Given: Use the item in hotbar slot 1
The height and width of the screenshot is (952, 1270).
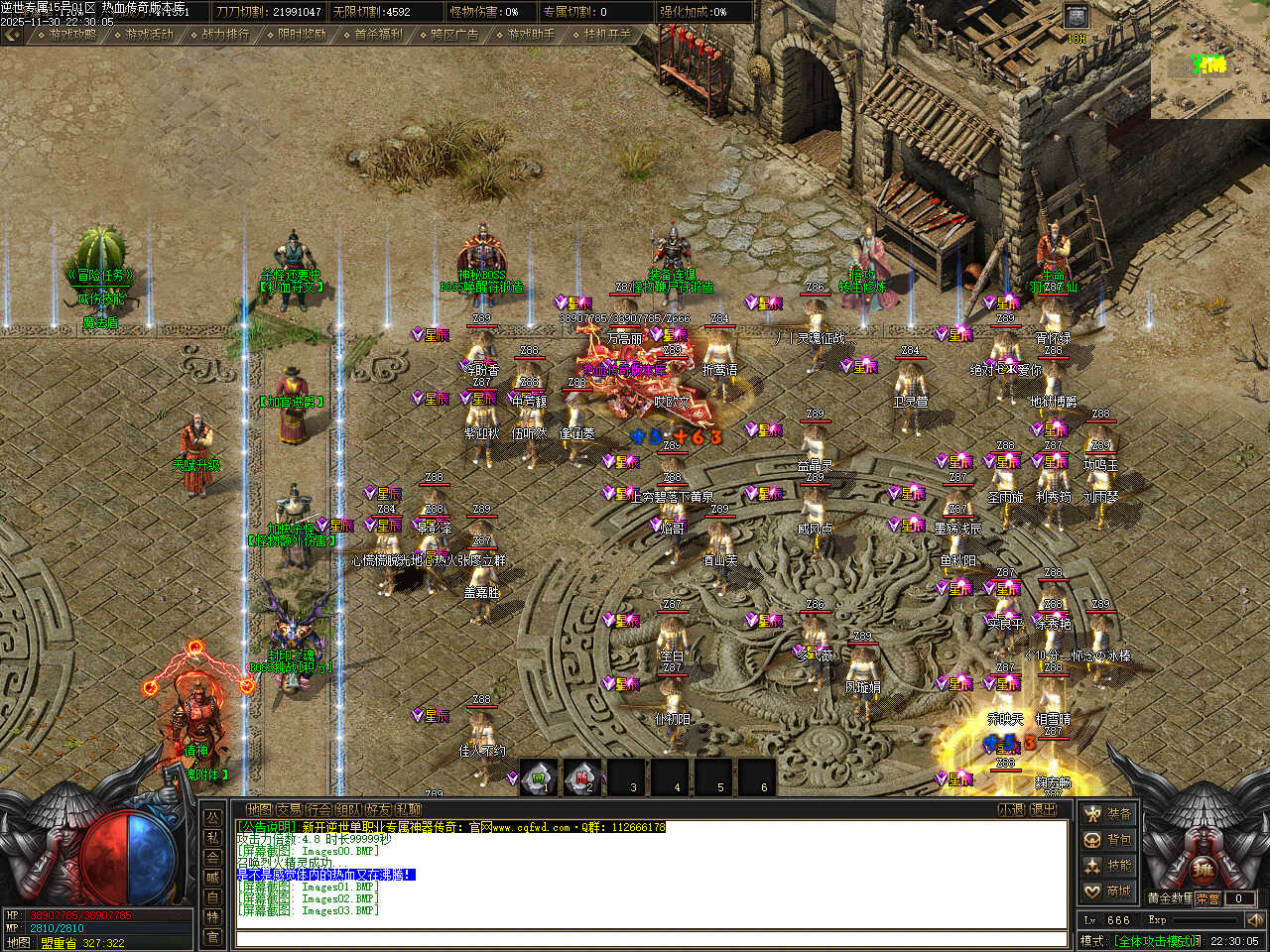Looking at the screenshot, I should click(539, 776).
